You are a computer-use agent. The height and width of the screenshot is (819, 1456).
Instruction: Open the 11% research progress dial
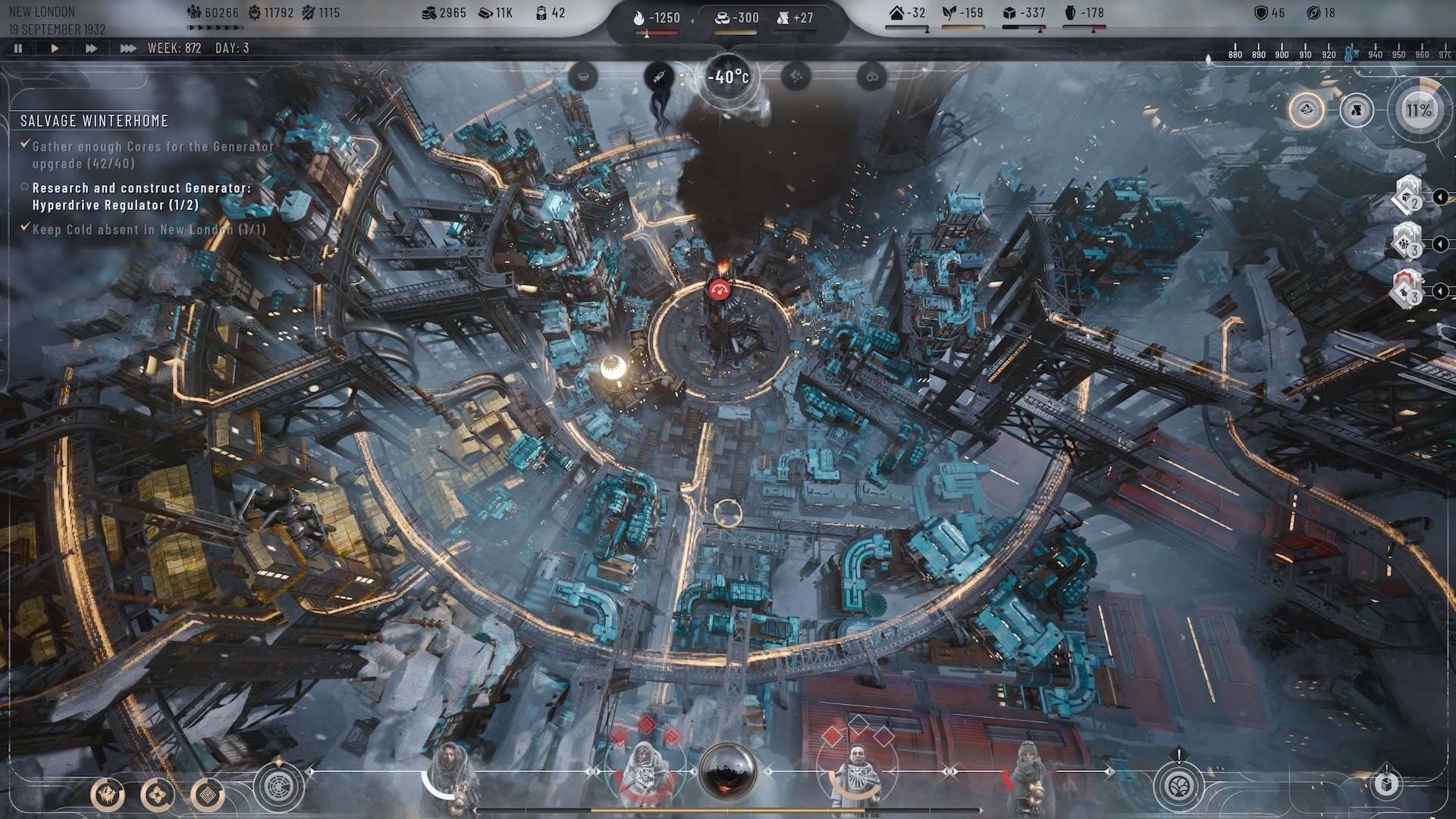click(x=1418, y=111)
